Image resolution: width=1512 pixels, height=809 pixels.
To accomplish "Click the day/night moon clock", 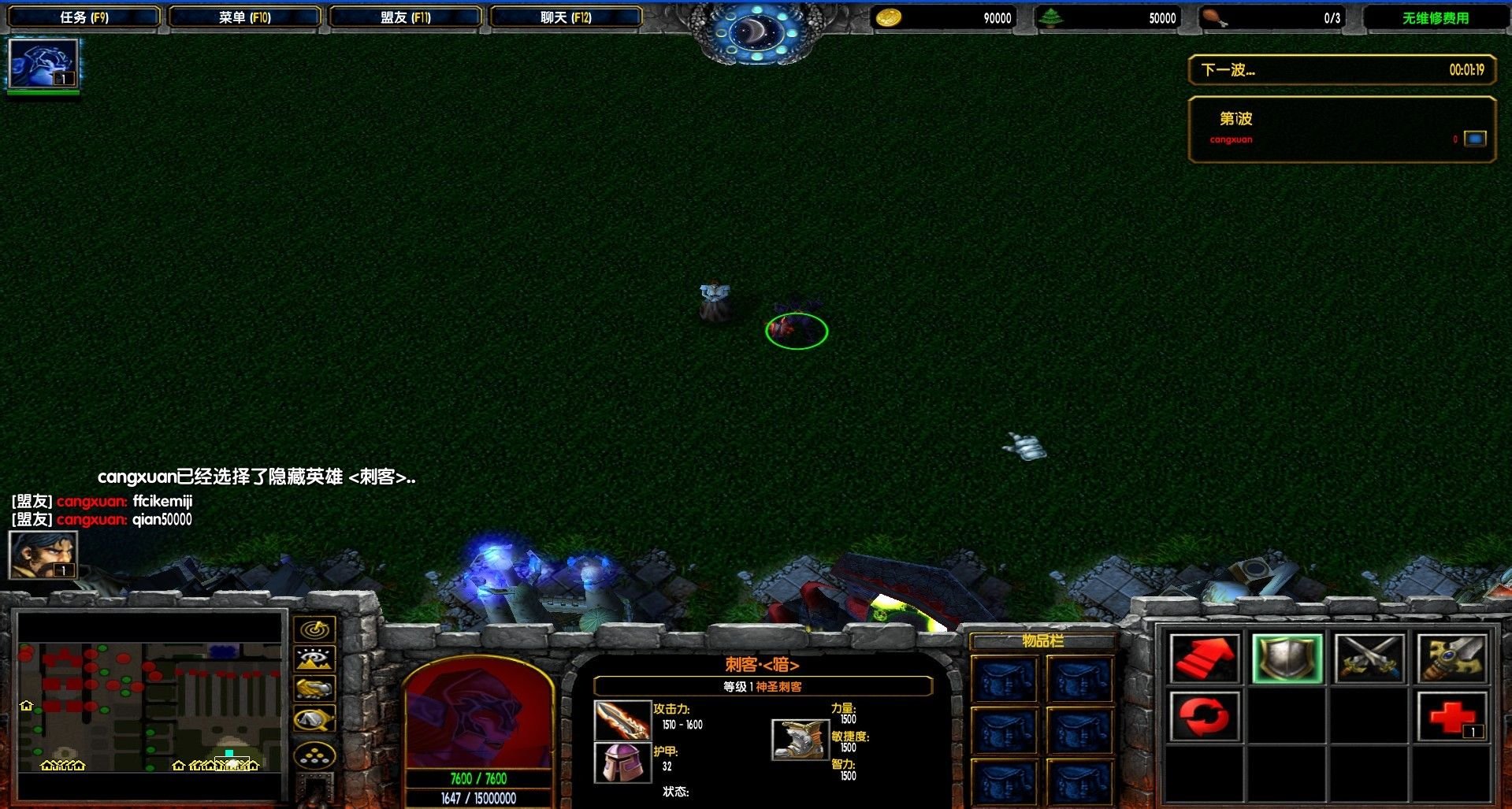I will tap(756, 33).
